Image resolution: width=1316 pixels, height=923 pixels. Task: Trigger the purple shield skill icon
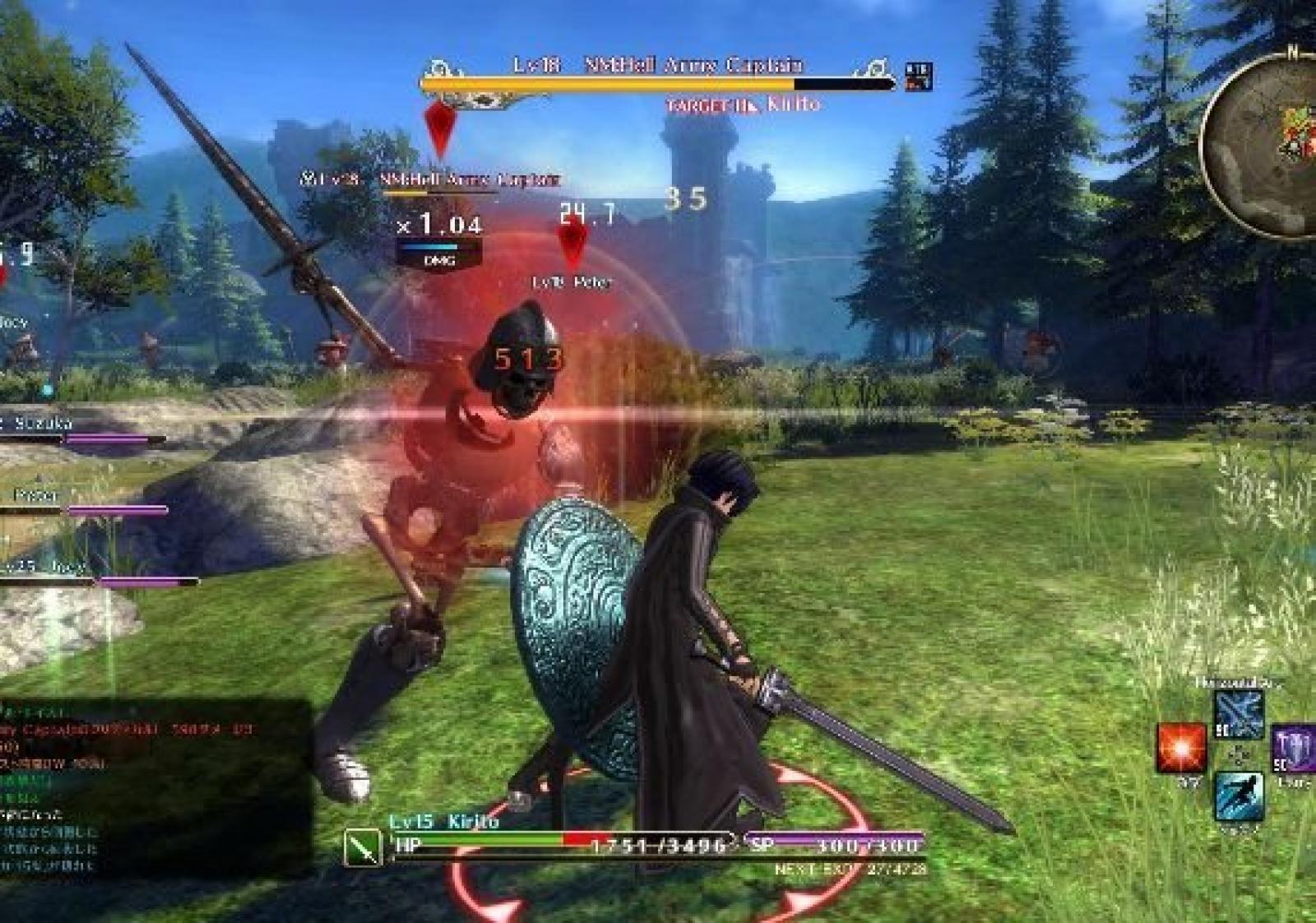pyautogui.click(x=1295, y=749)
